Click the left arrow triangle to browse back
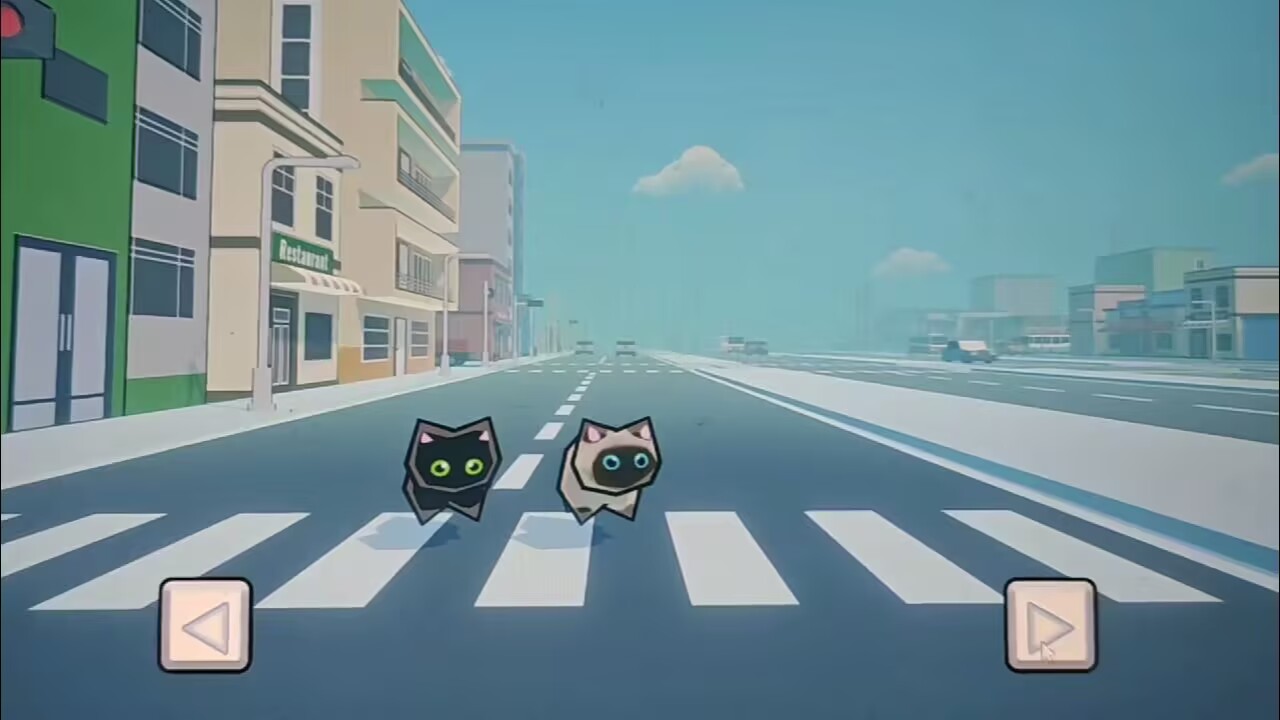The width and height of the screenshot is (1280, 720). 205,630
